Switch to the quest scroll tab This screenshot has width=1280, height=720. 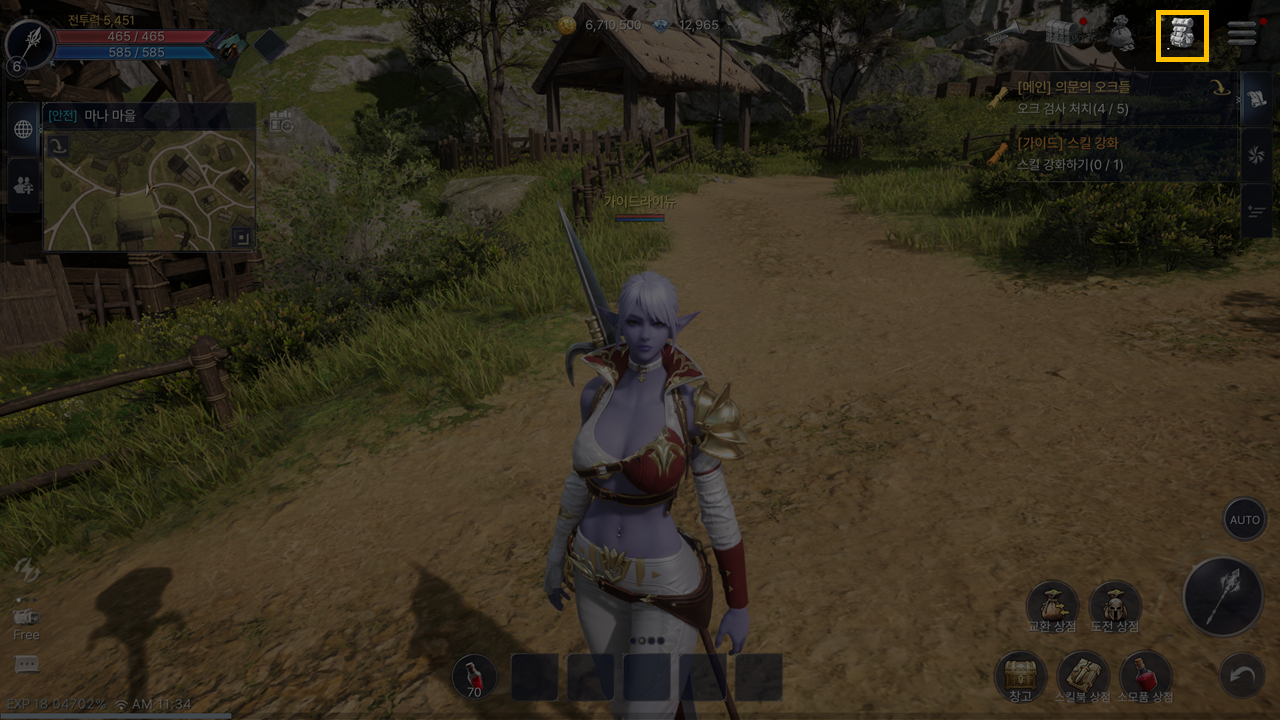pos(1256,99)
